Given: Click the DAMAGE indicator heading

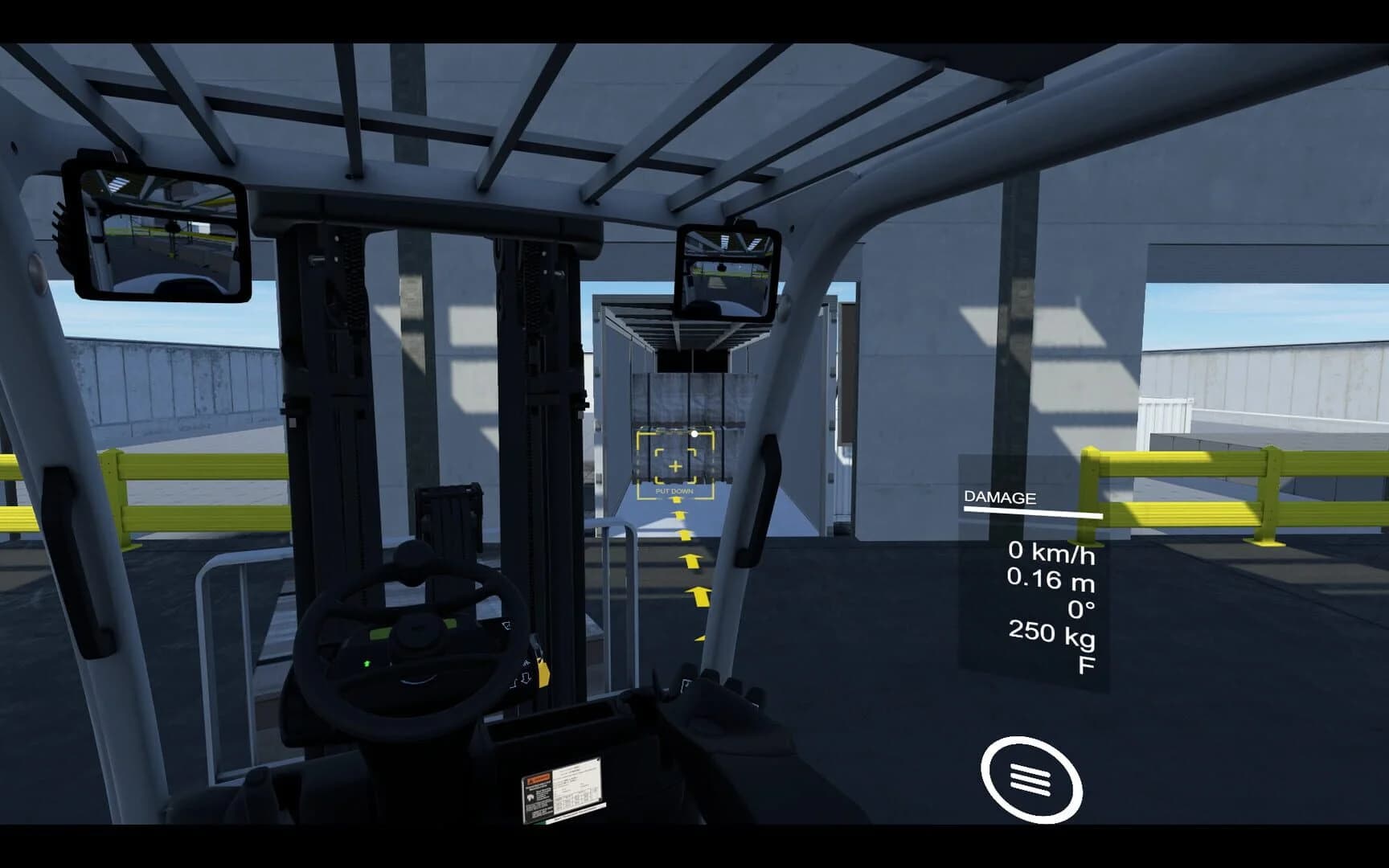Looking at the screenshot, I should pyautogui.click(x=1000, y=497).
